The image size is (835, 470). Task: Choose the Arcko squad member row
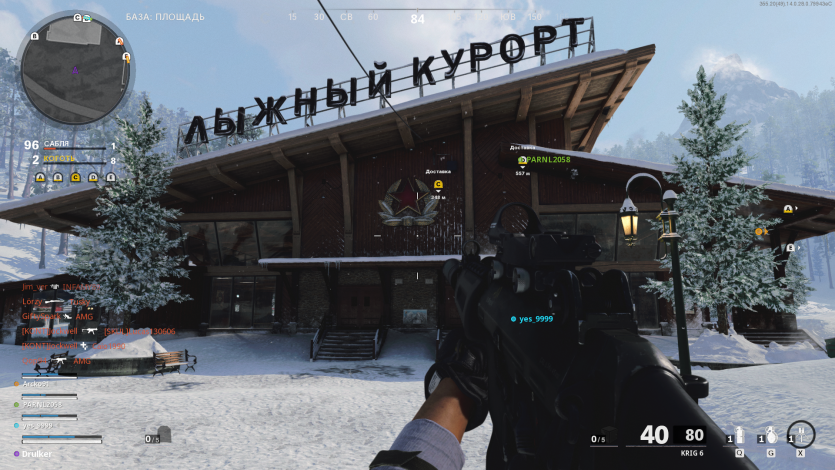click(x=40, y=383)
